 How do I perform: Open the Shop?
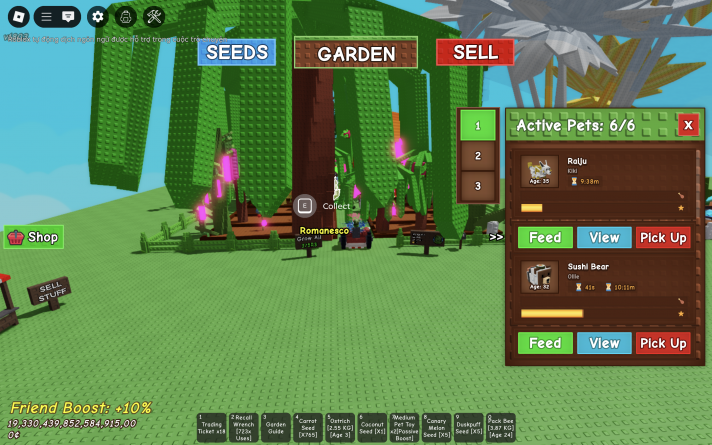tap(34, 237)
